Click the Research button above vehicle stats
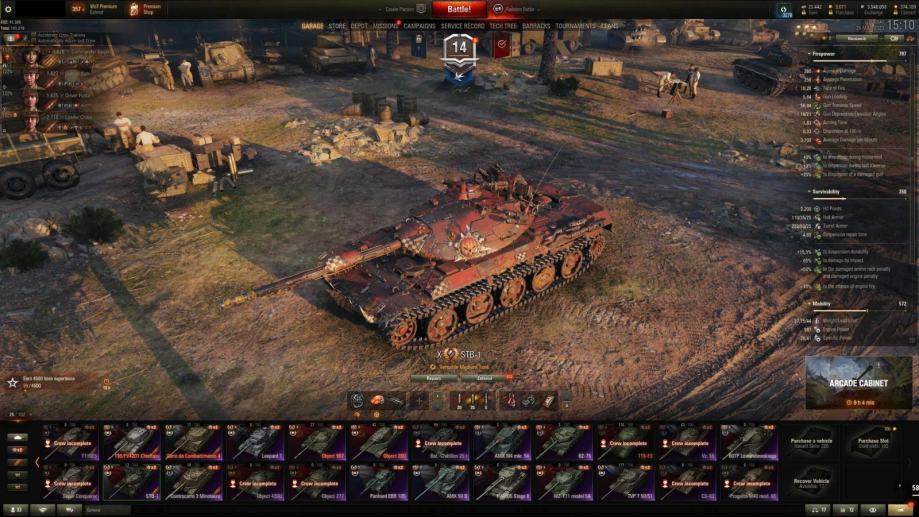This screenshot has width=919, height=517. tap(856, 39)
